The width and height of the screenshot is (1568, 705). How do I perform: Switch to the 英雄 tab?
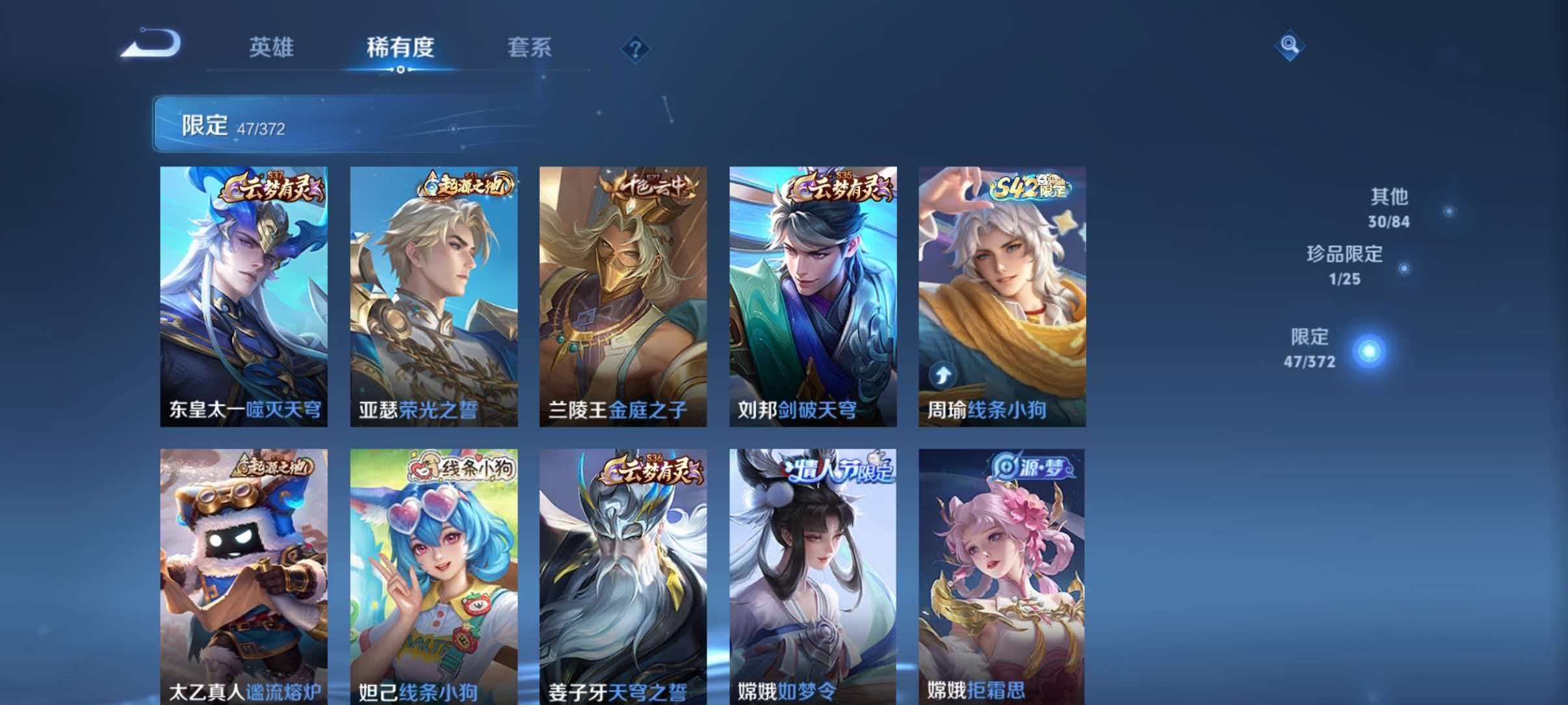click(272, 46)
